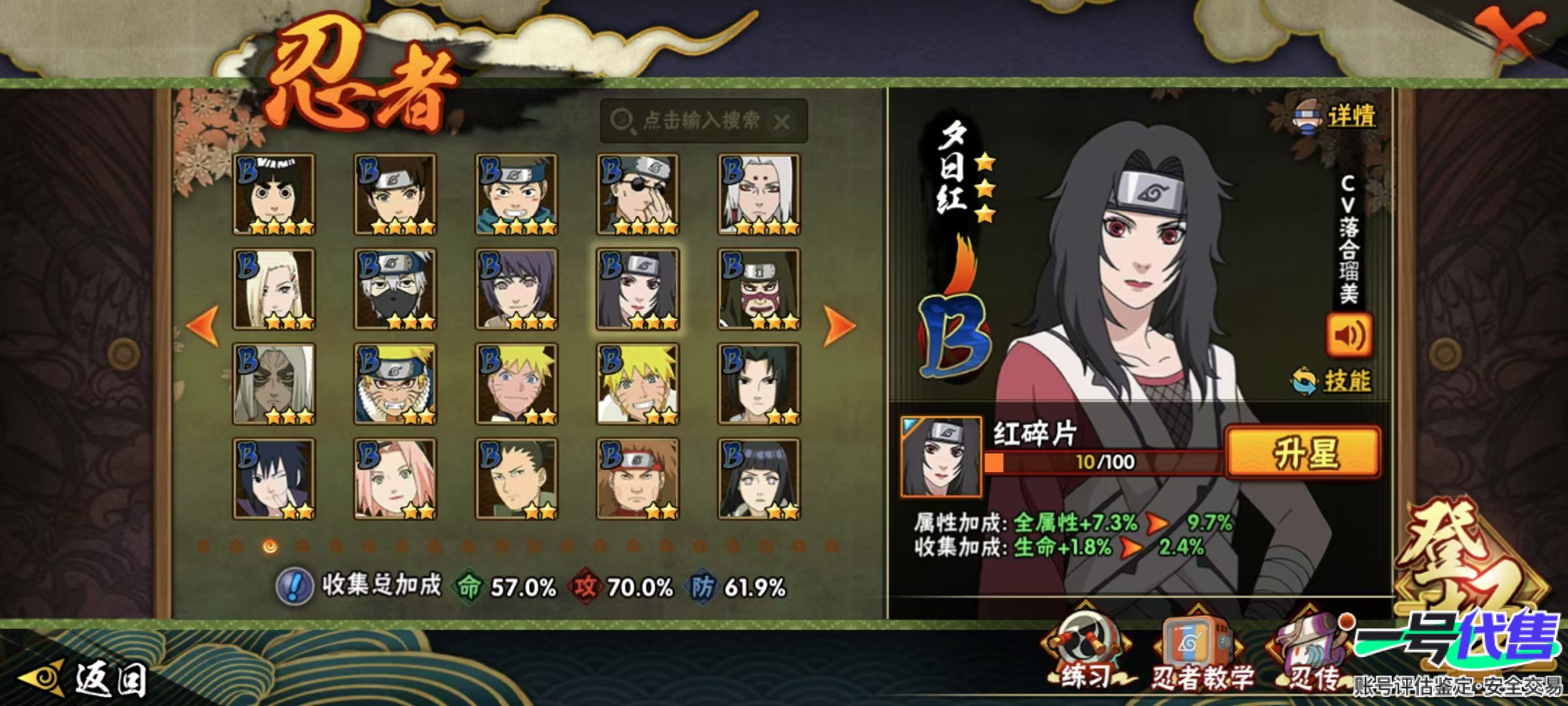Go to the previous ninja page arrow
The image size is (1568, 706).
coord(203,325)
